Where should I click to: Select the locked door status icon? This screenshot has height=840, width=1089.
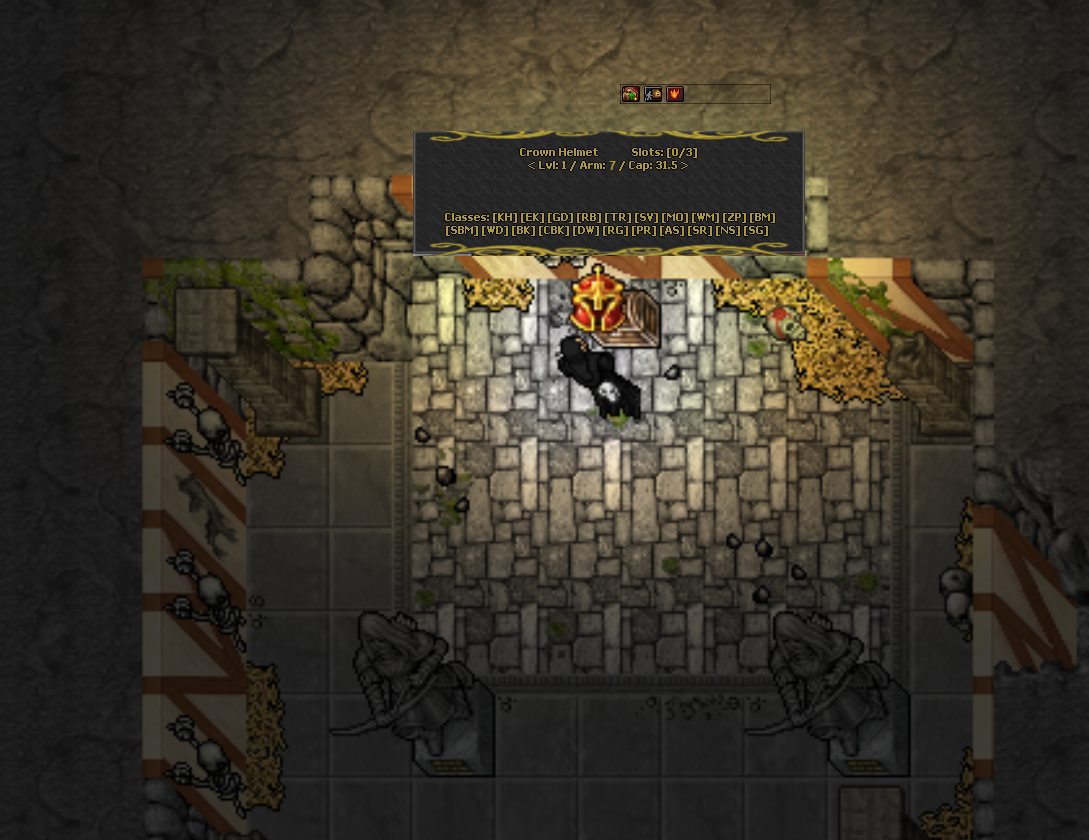coord(653,94)
